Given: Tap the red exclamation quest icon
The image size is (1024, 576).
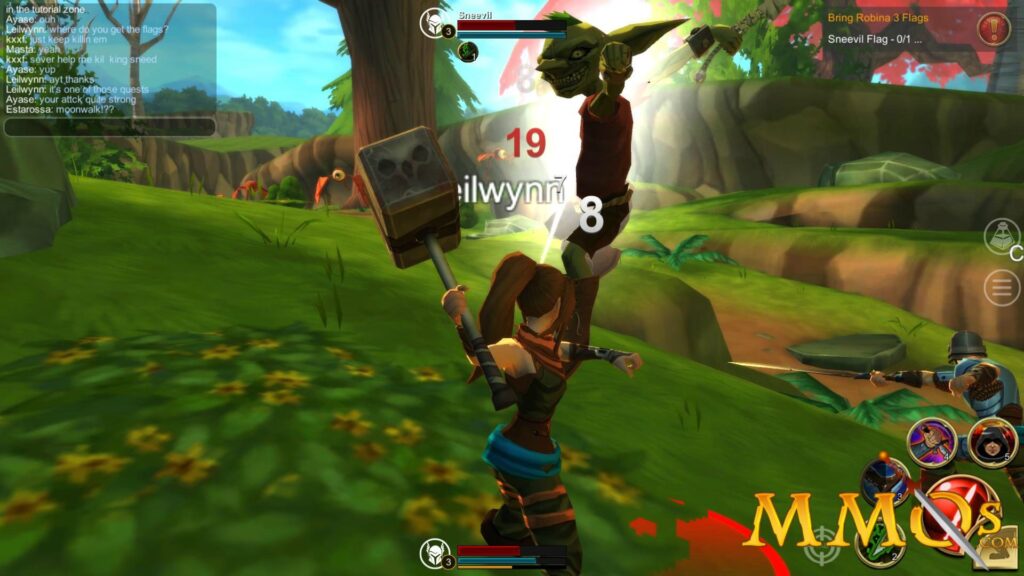Looking at the screenshot, I should point(992,28).
